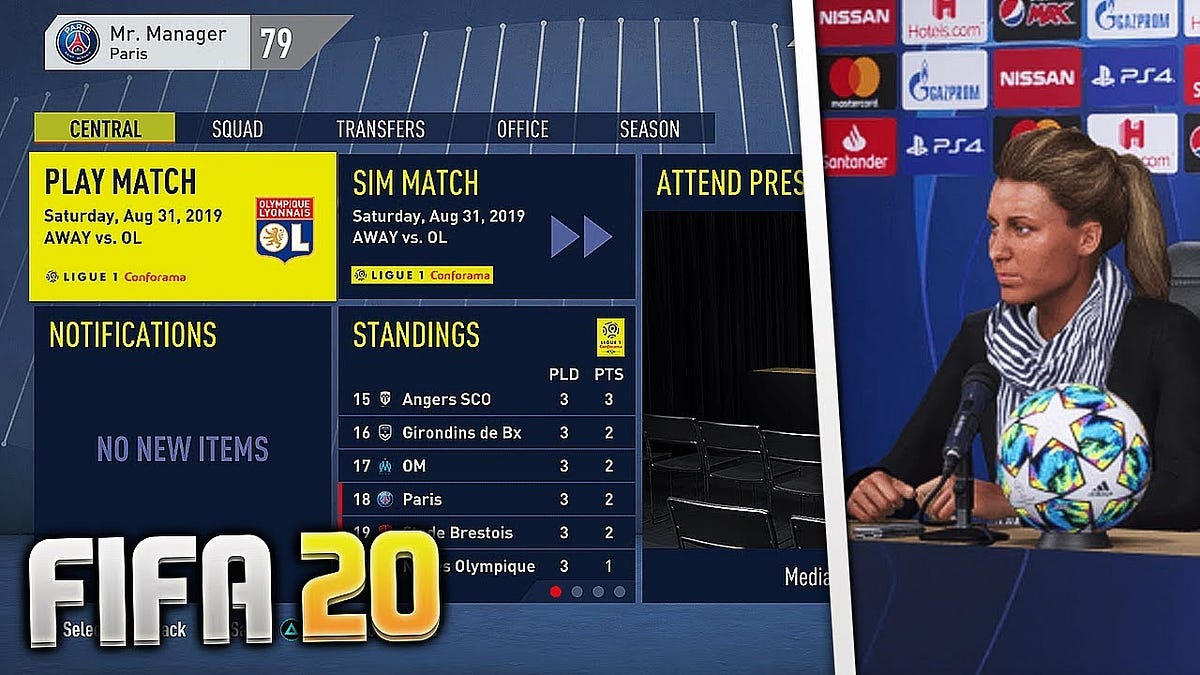Choose the Play Match tile
The image size is (1200, 675).
182,227
